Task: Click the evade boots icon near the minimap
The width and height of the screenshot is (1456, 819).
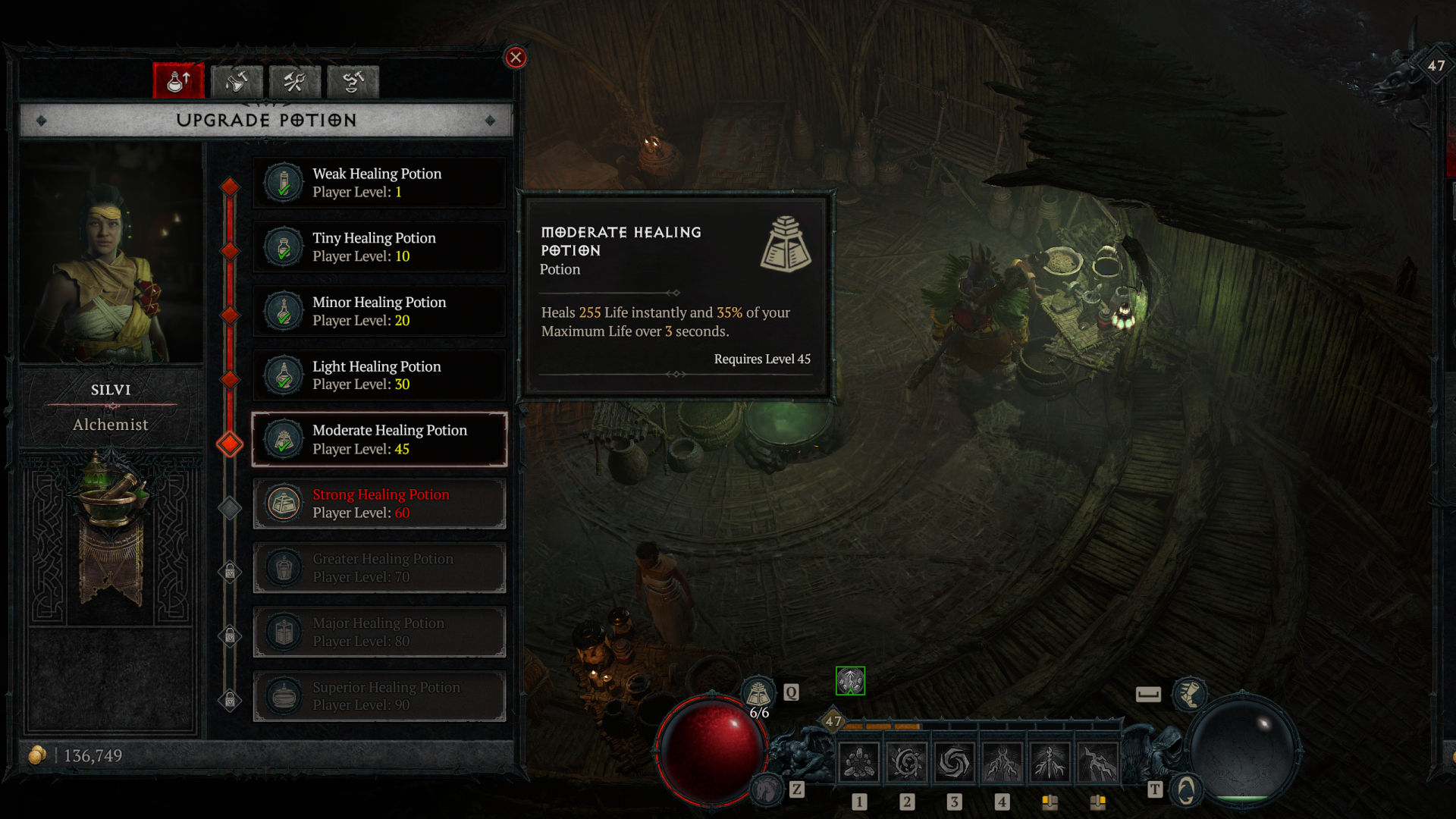Action: click(x=1191, y=694)
